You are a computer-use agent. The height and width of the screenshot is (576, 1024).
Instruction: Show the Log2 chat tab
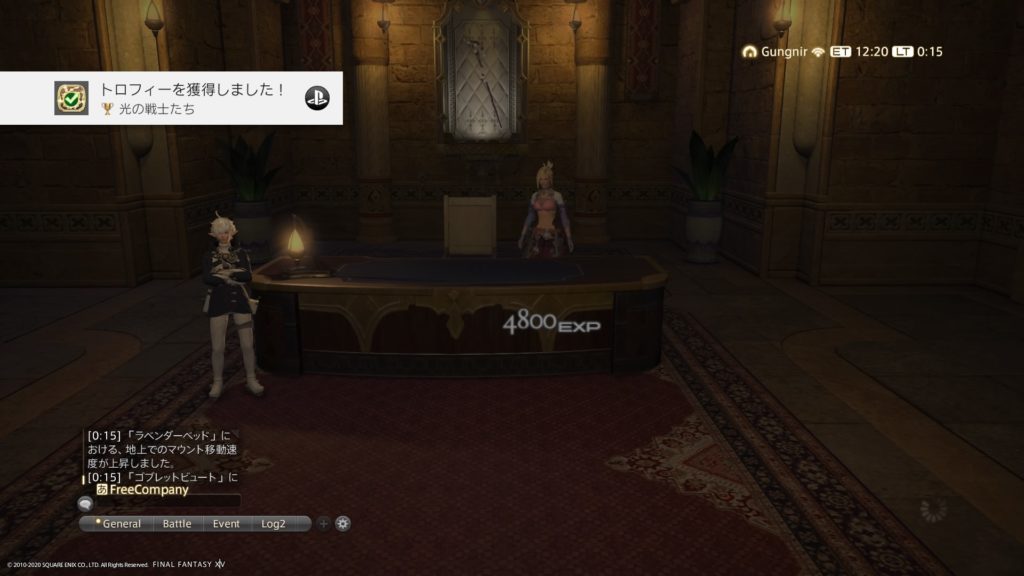(x=274, y=523)
